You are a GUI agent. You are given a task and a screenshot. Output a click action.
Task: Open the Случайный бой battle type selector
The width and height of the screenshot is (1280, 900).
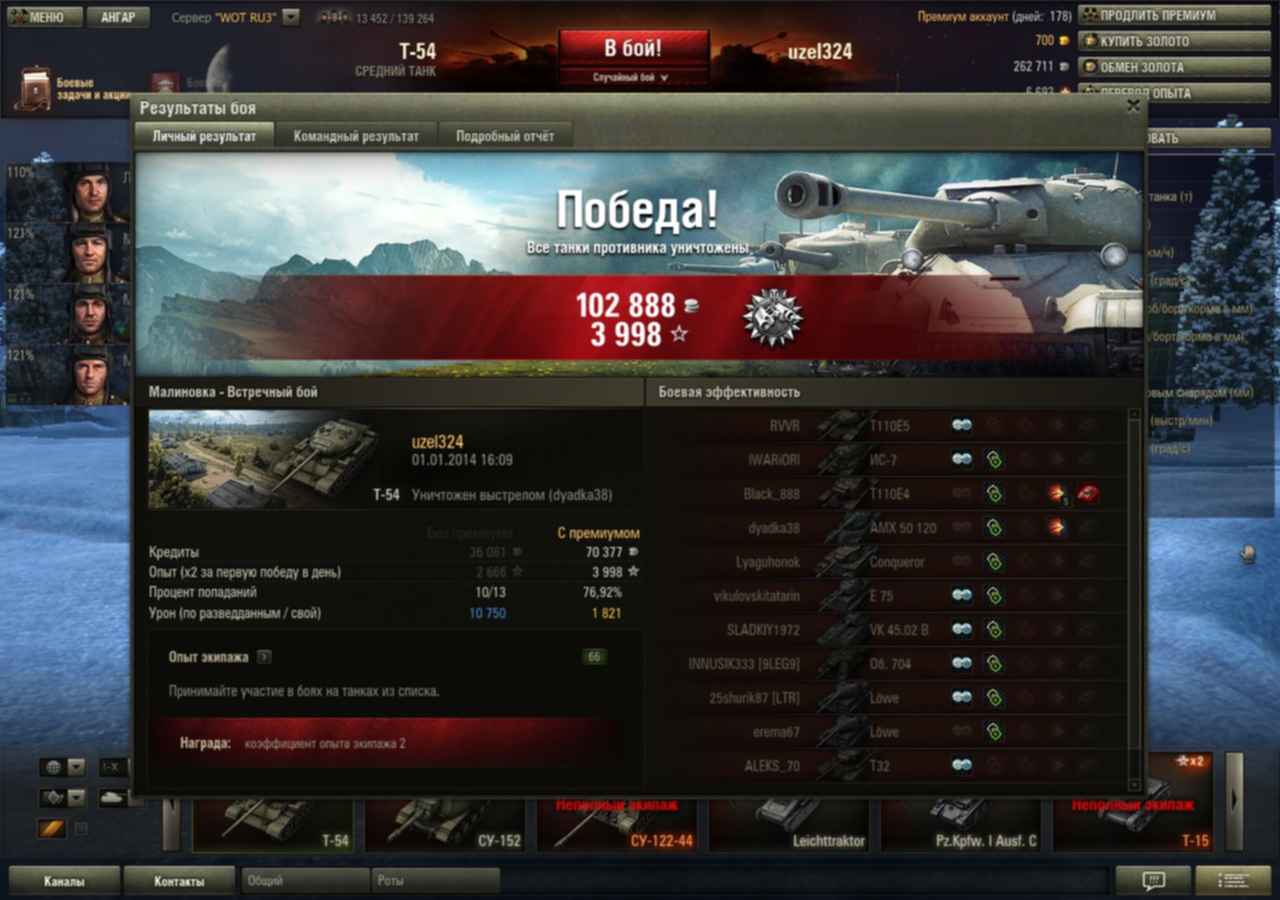[x=633, y=77]
